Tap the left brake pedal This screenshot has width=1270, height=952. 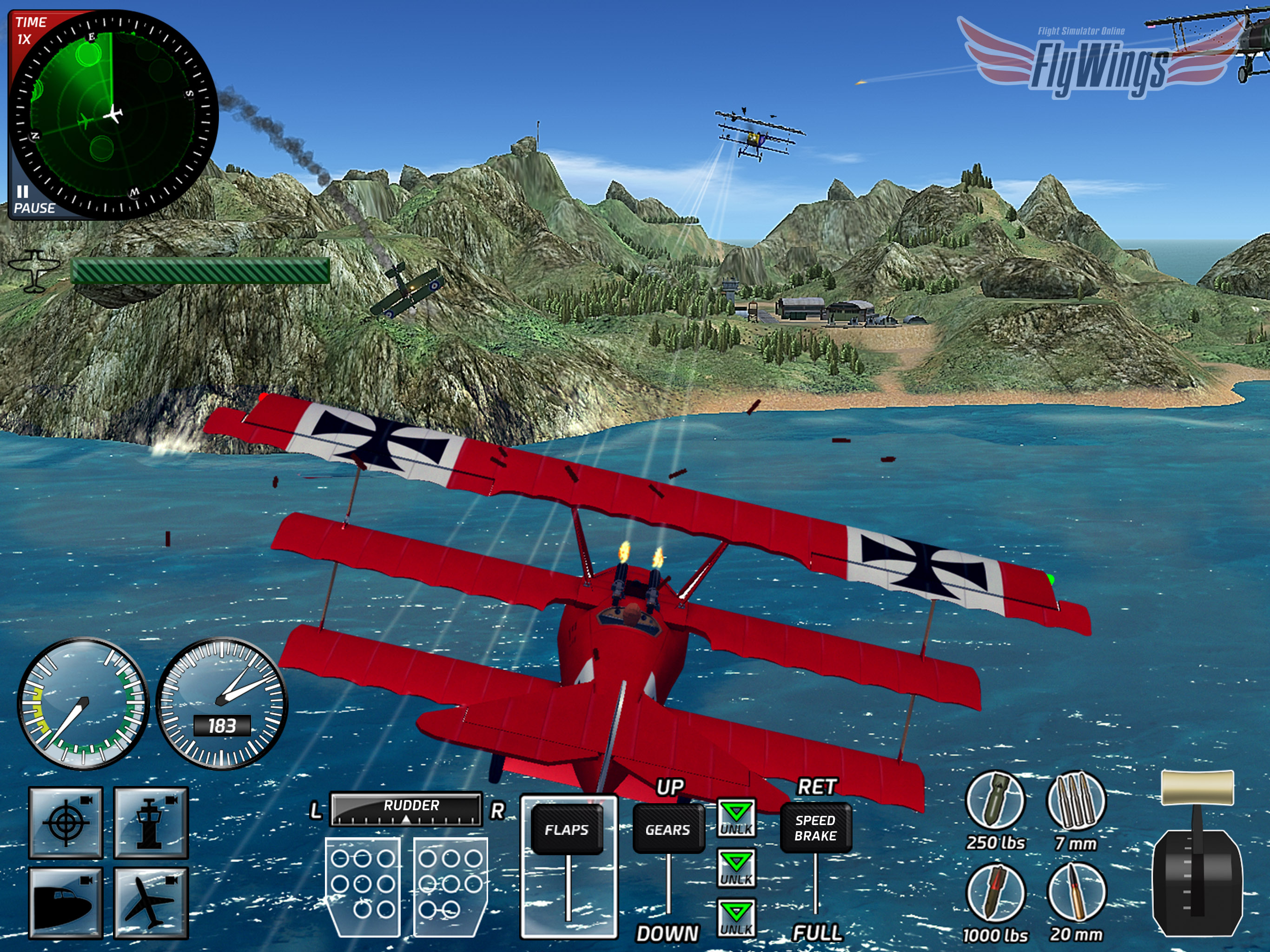pos(363,886)
